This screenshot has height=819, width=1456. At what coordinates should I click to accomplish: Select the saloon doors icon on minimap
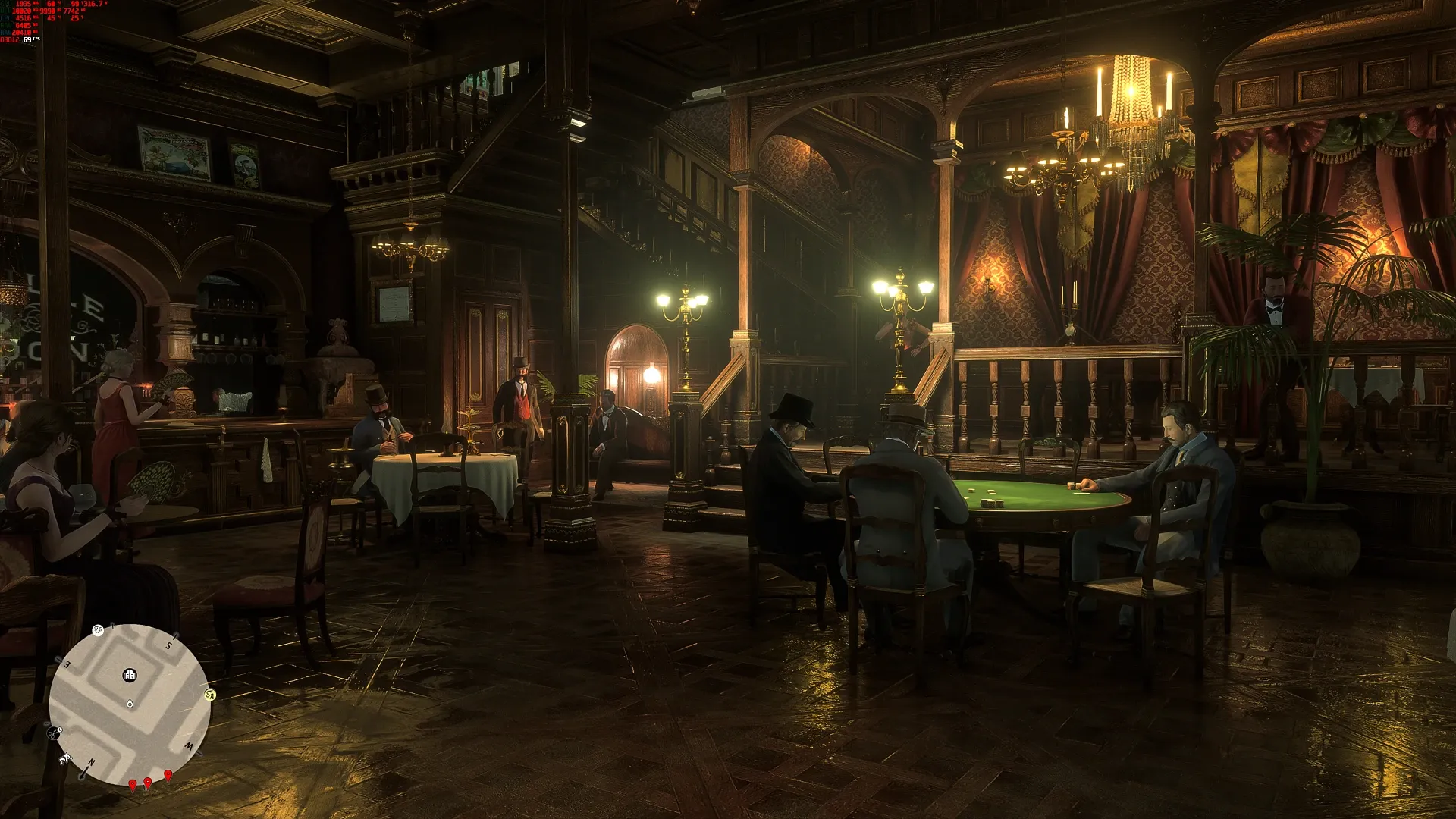tap(130, 675)
